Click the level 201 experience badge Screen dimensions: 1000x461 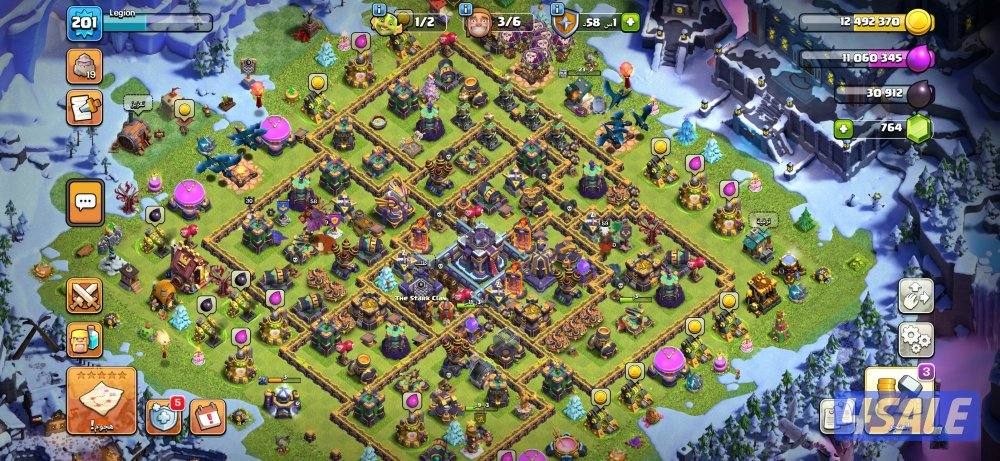point(82,24)
